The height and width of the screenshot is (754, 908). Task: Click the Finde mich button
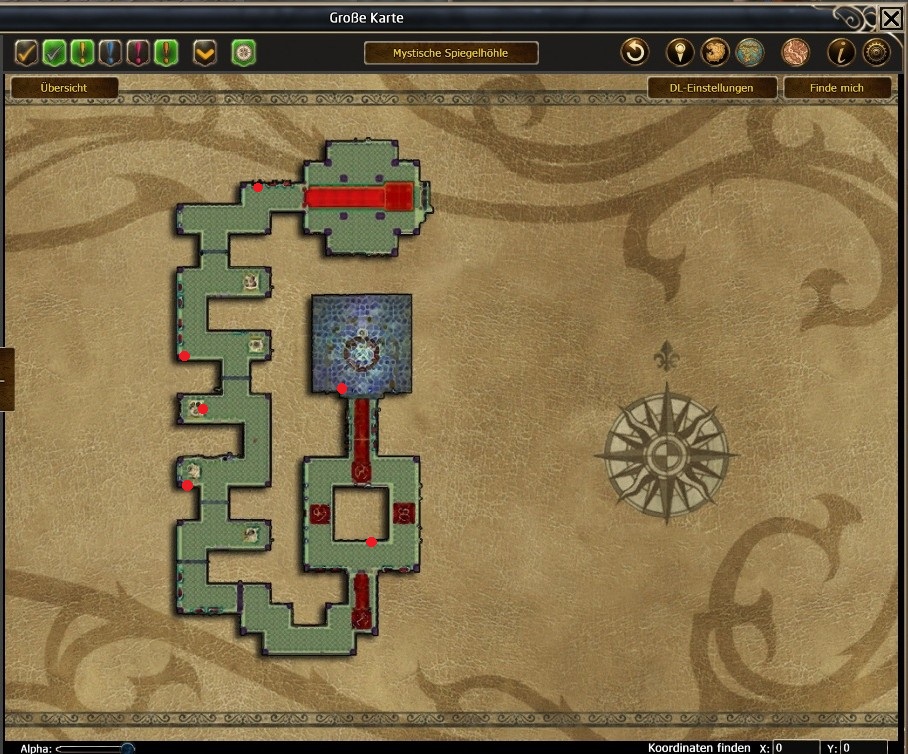(837, 88)
